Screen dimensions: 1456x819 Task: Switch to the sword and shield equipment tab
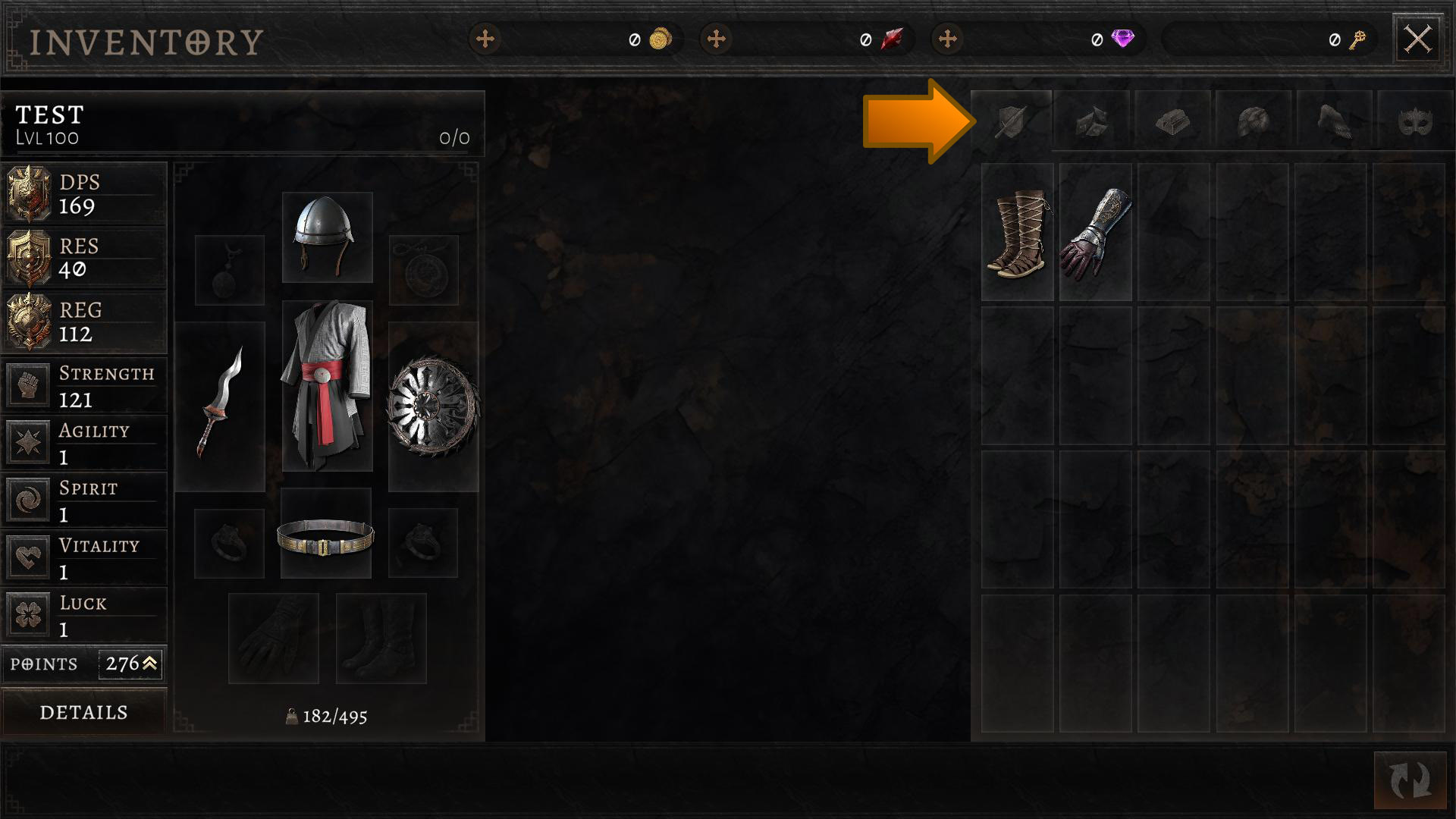1012,121
